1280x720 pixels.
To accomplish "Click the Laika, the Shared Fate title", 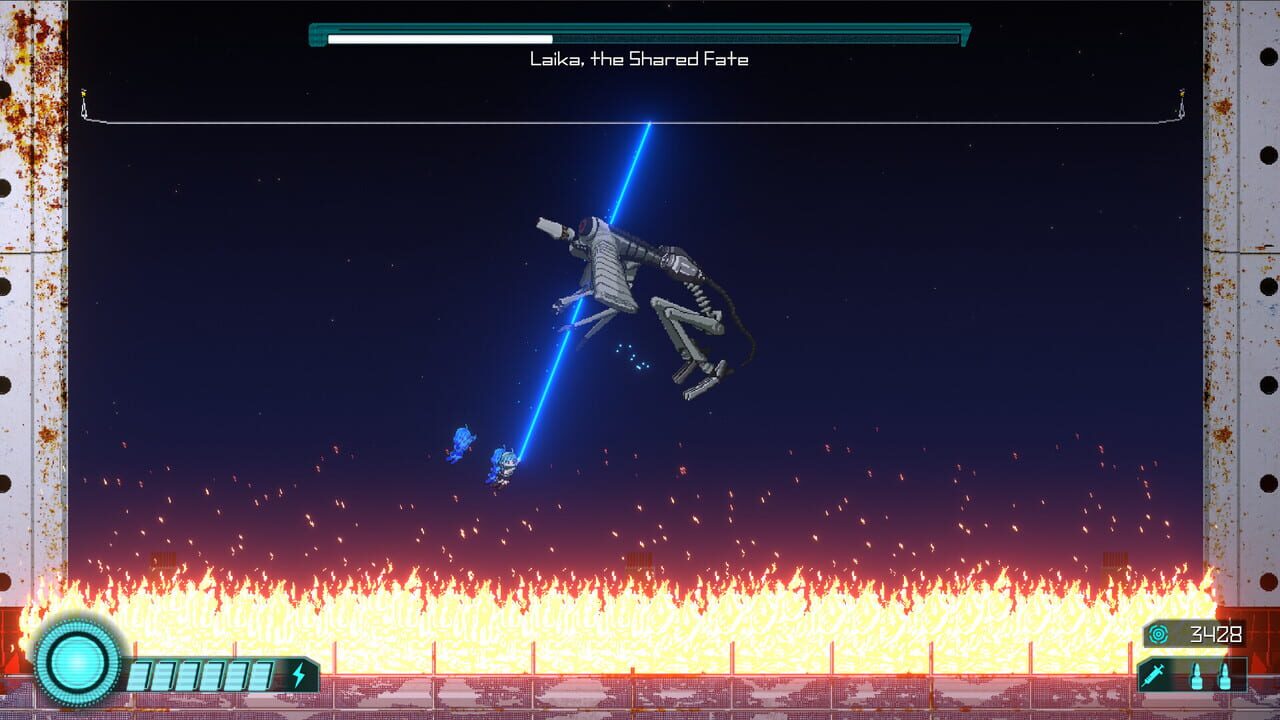I will tap(640, 58).
